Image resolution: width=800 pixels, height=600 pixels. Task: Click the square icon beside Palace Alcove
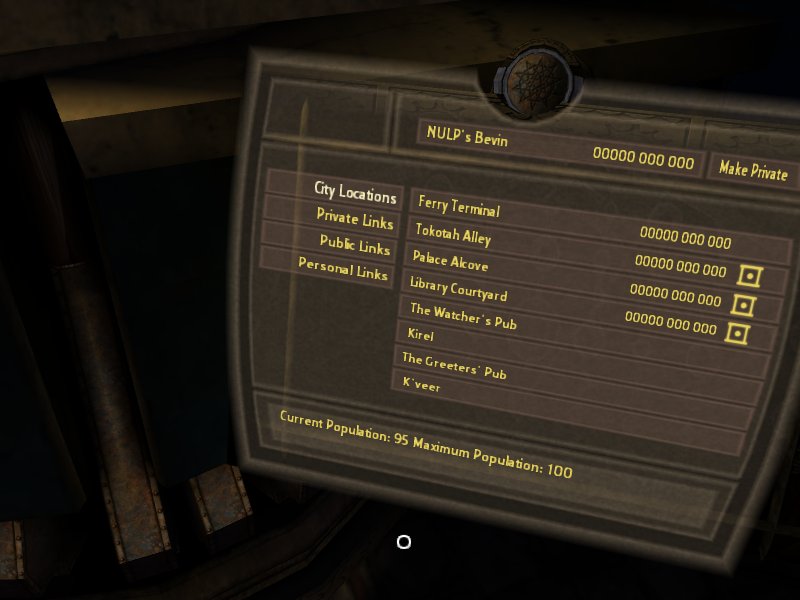click(749, 274)
